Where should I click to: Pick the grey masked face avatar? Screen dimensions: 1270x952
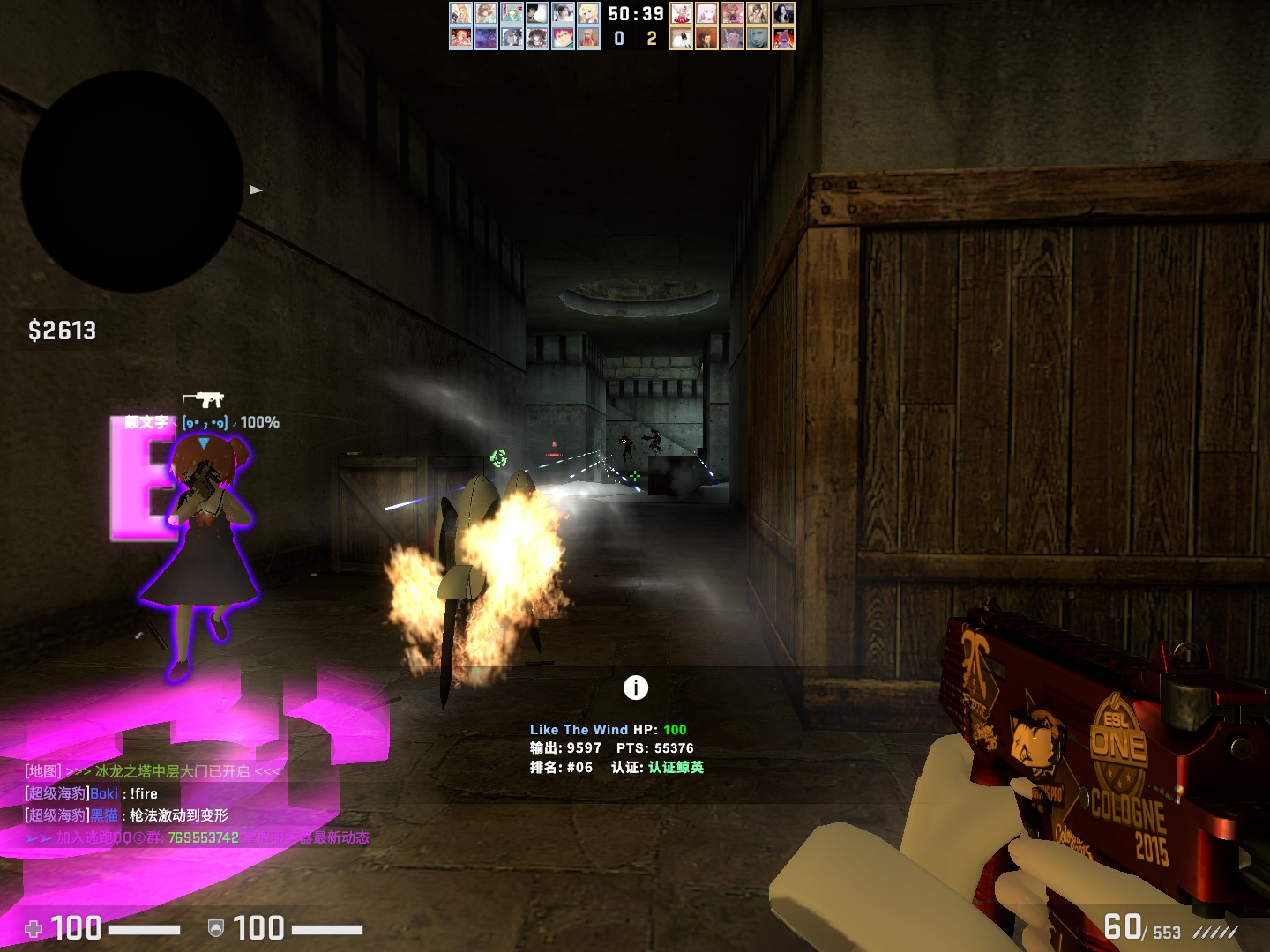758,39
